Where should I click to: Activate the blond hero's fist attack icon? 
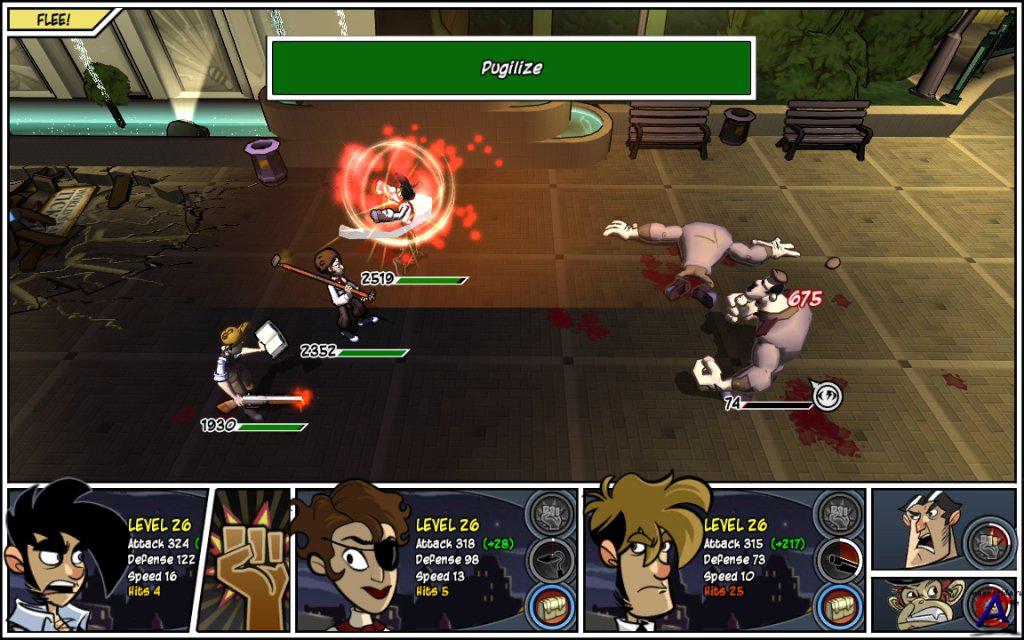[x=839, y=515]
